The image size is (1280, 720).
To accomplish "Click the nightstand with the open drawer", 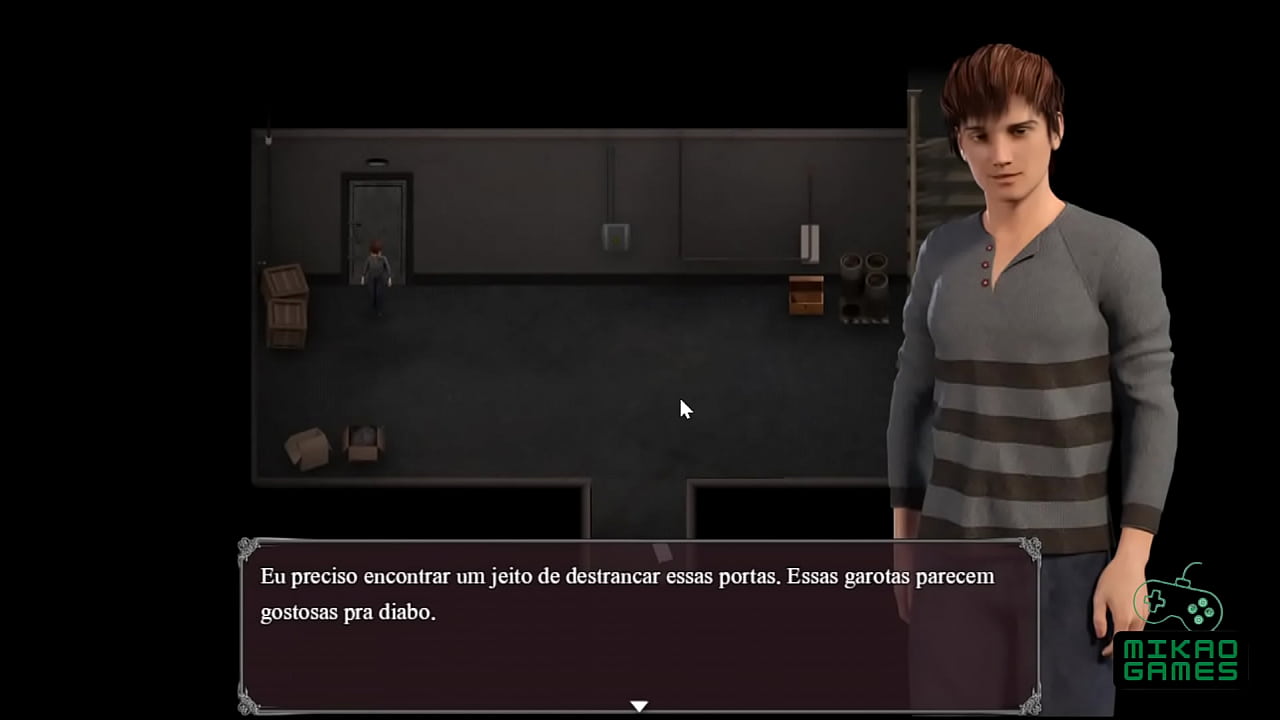I will click(806, 295).
